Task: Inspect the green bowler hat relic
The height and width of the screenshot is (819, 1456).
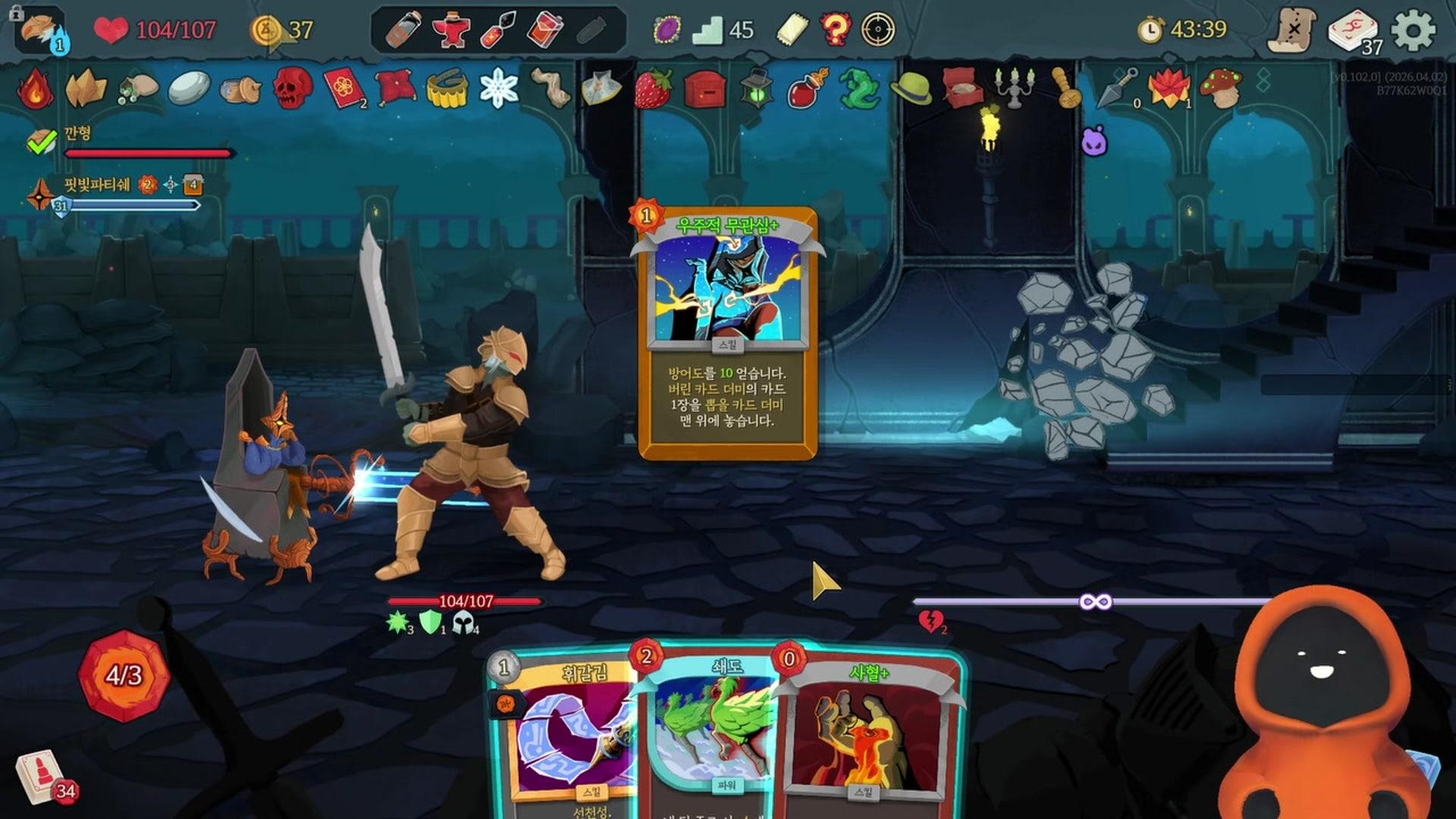Action: [x=911, y=88]
